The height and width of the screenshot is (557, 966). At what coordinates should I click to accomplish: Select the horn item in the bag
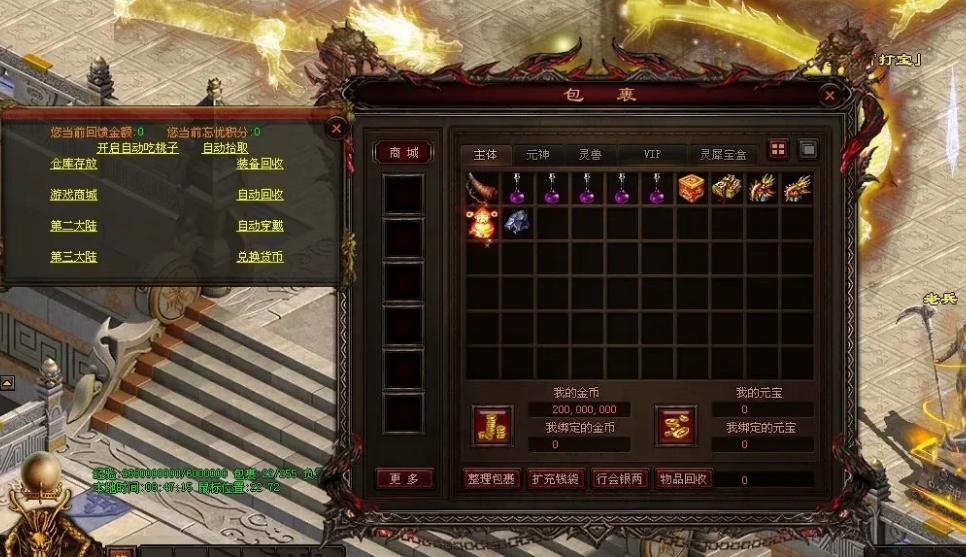483,188
